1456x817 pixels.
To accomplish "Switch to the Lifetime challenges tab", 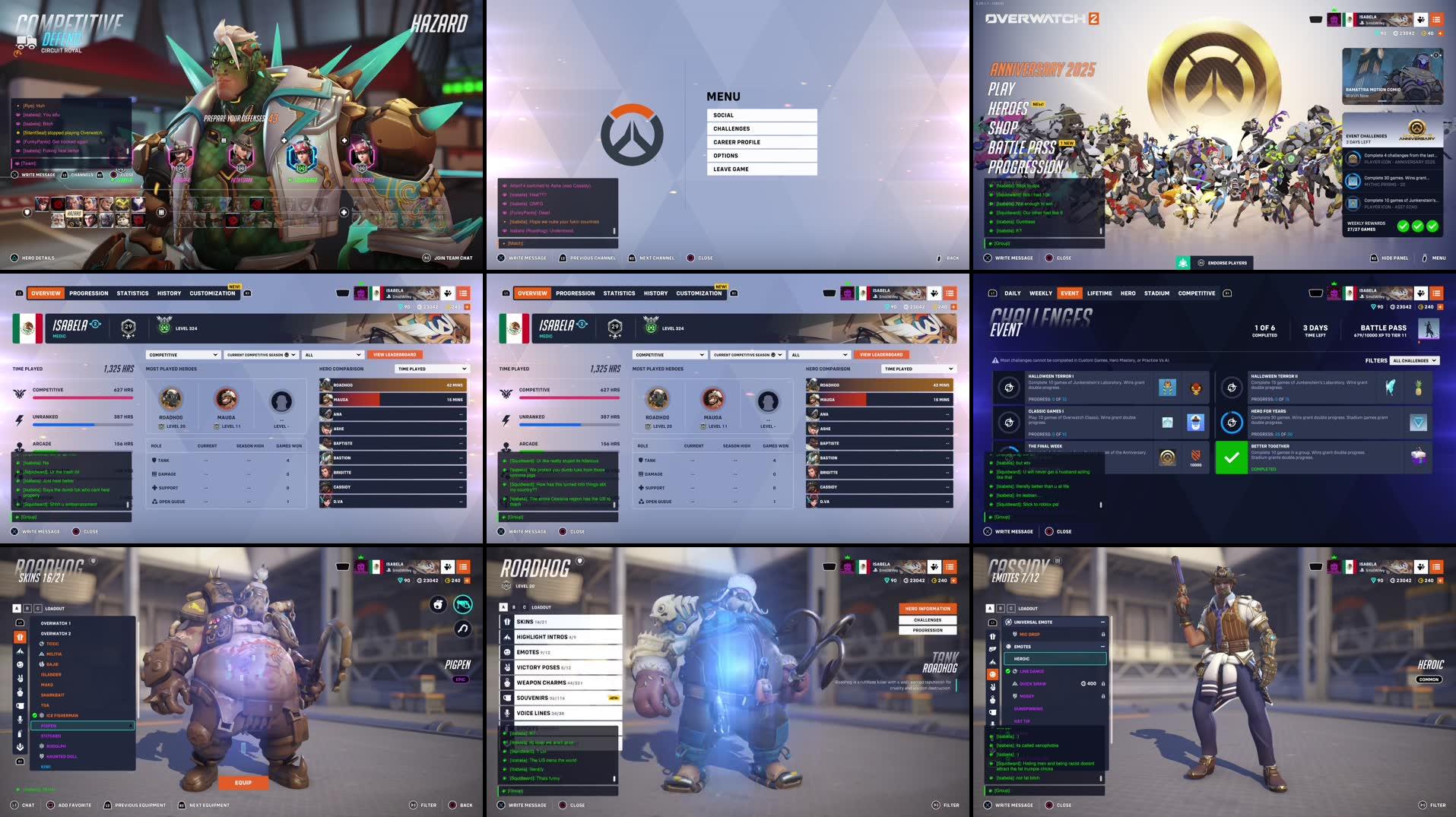I will tap(1099, 293).
